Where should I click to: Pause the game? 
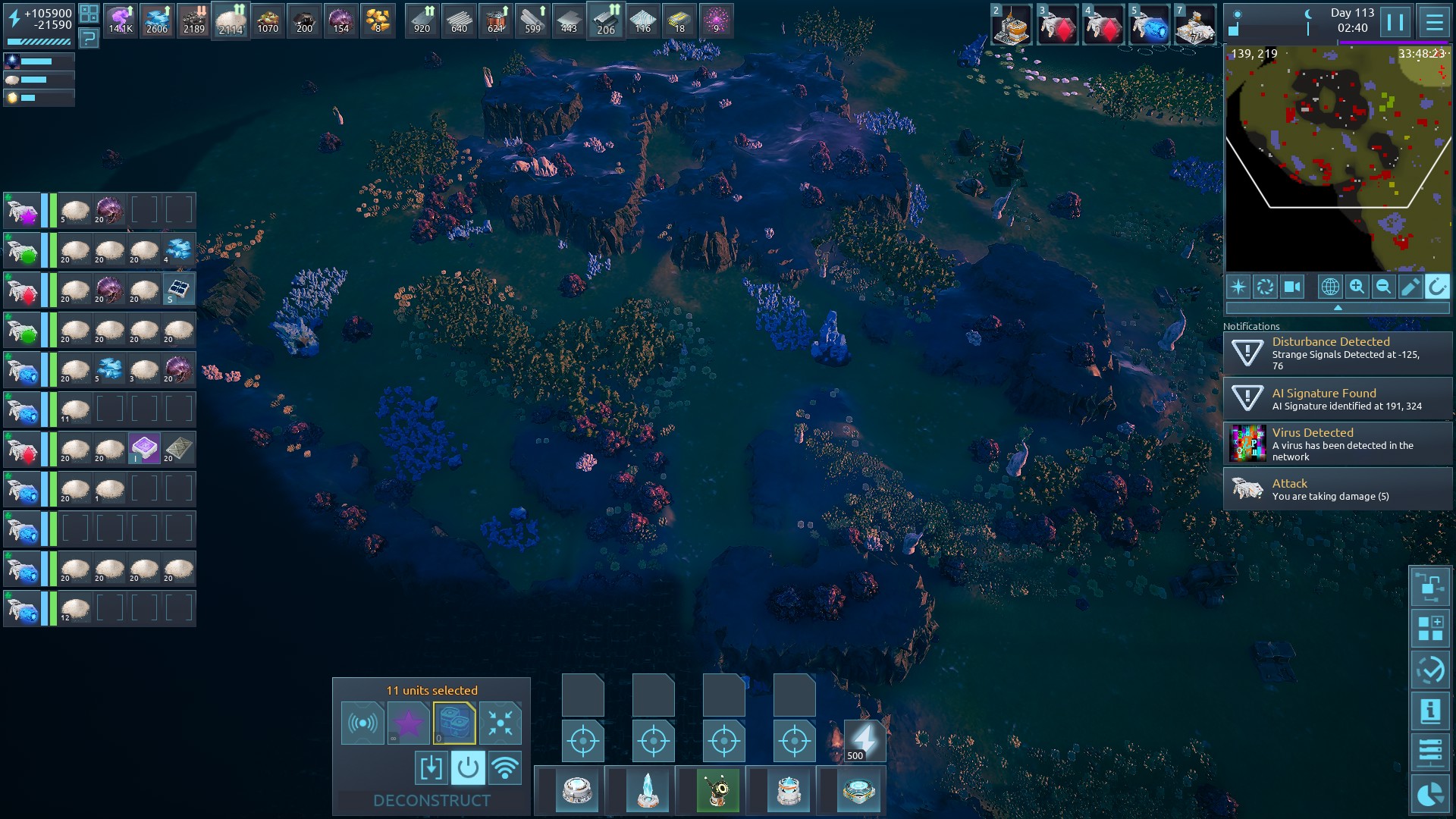(x=1395, y=22)
